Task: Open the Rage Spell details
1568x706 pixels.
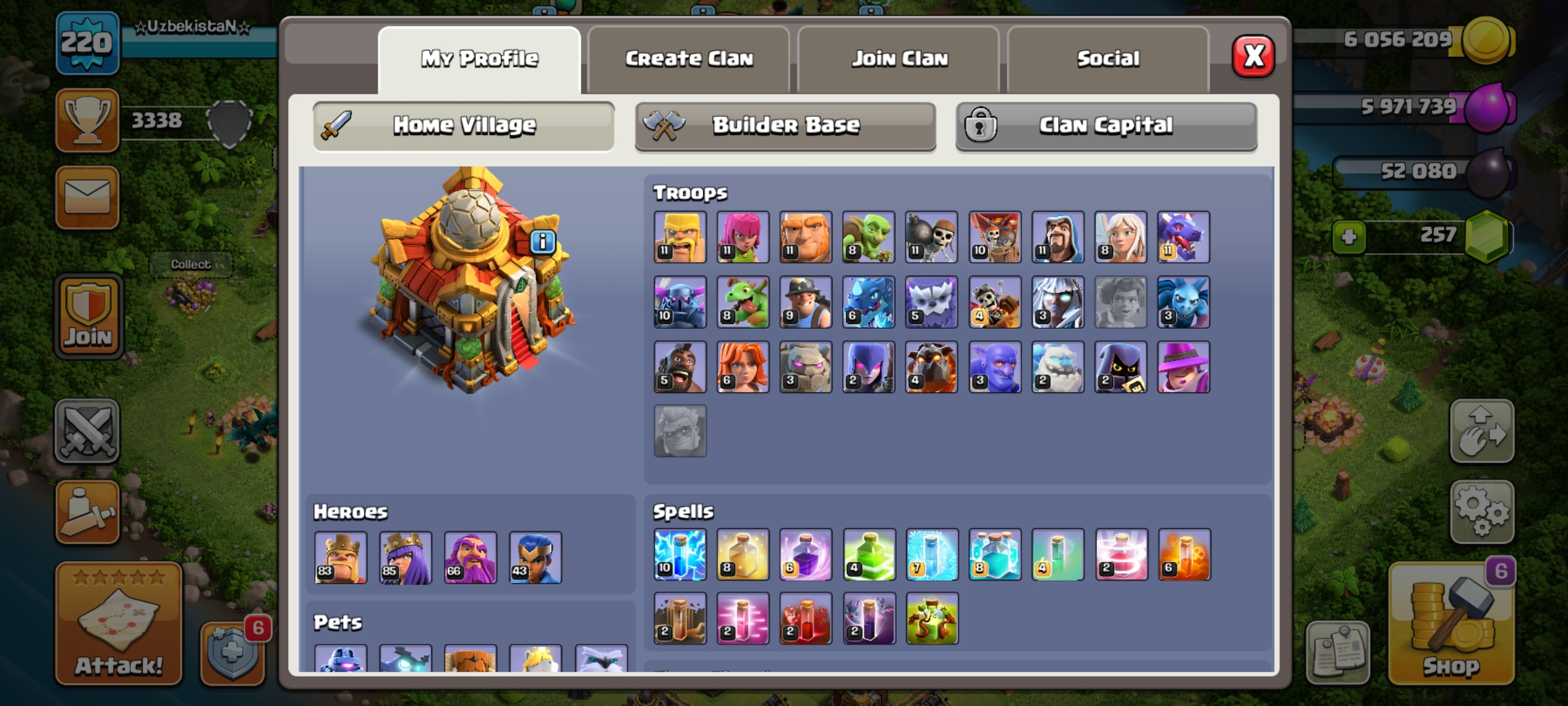Action: [x=805, y=554]
